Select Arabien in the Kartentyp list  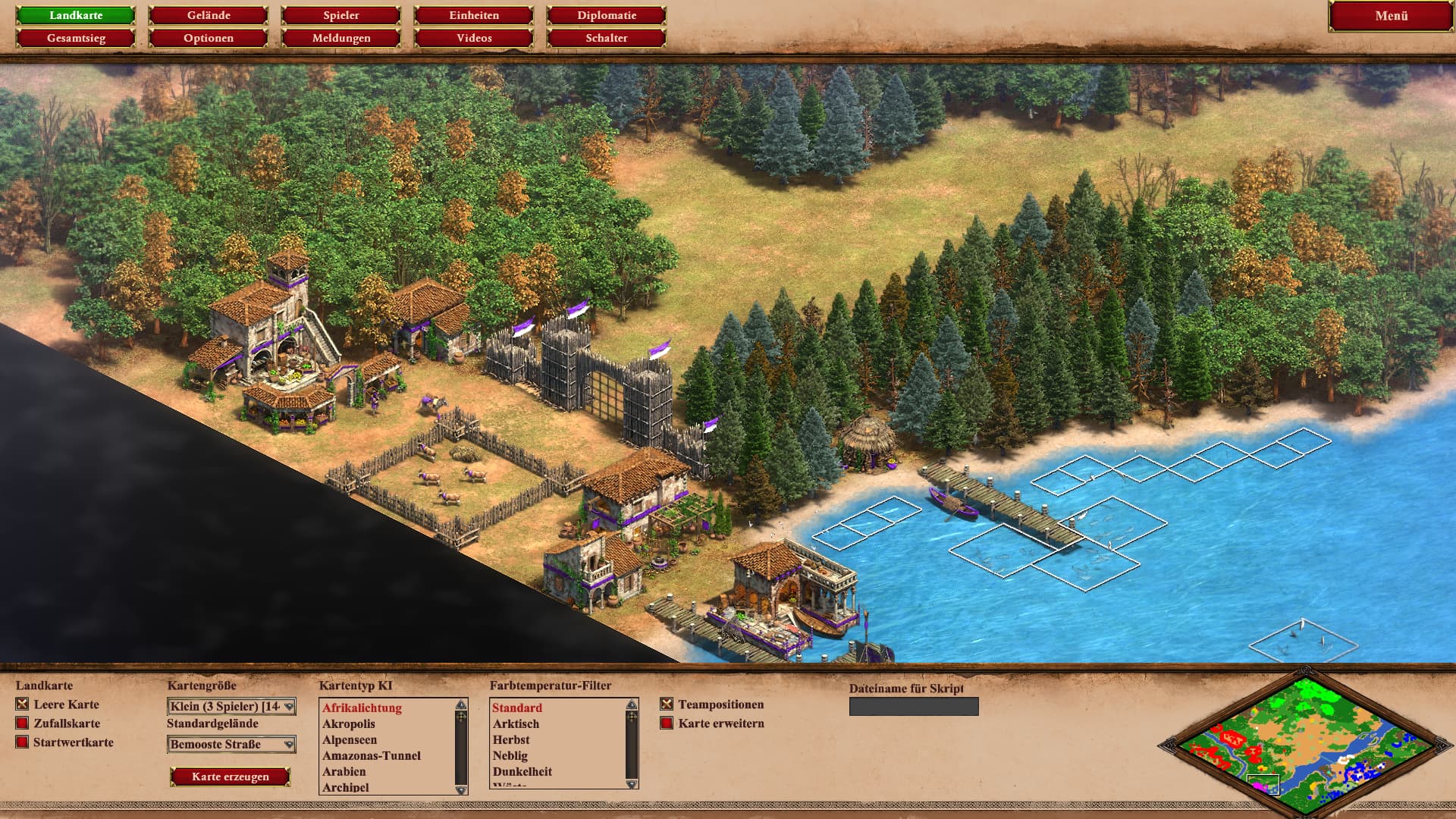[x=344, y=771]
